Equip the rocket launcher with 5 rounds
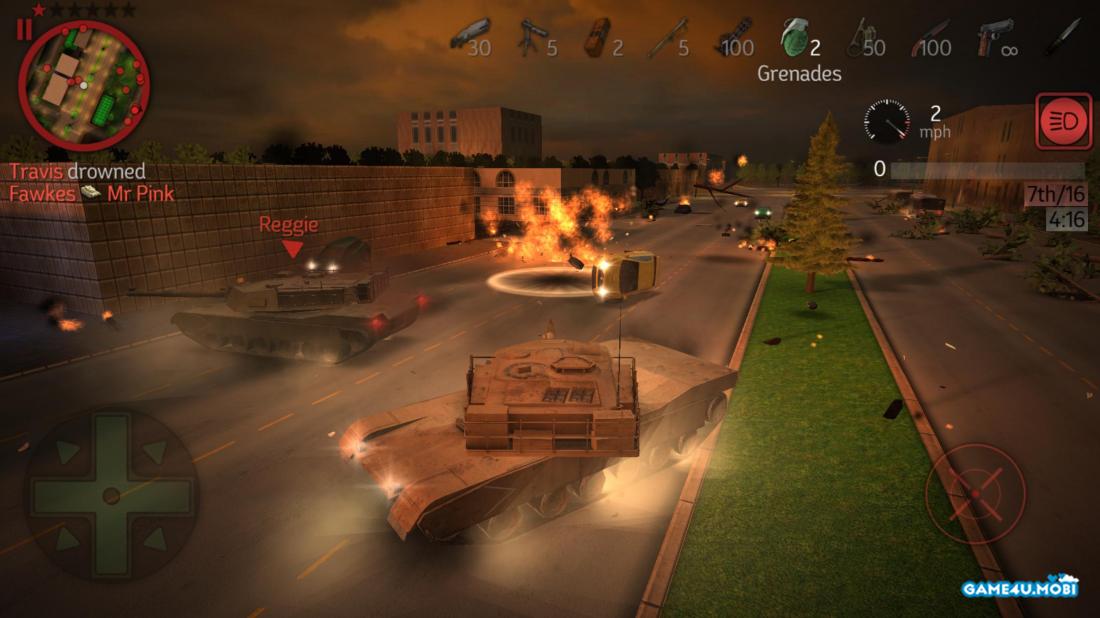 point(663,38)
